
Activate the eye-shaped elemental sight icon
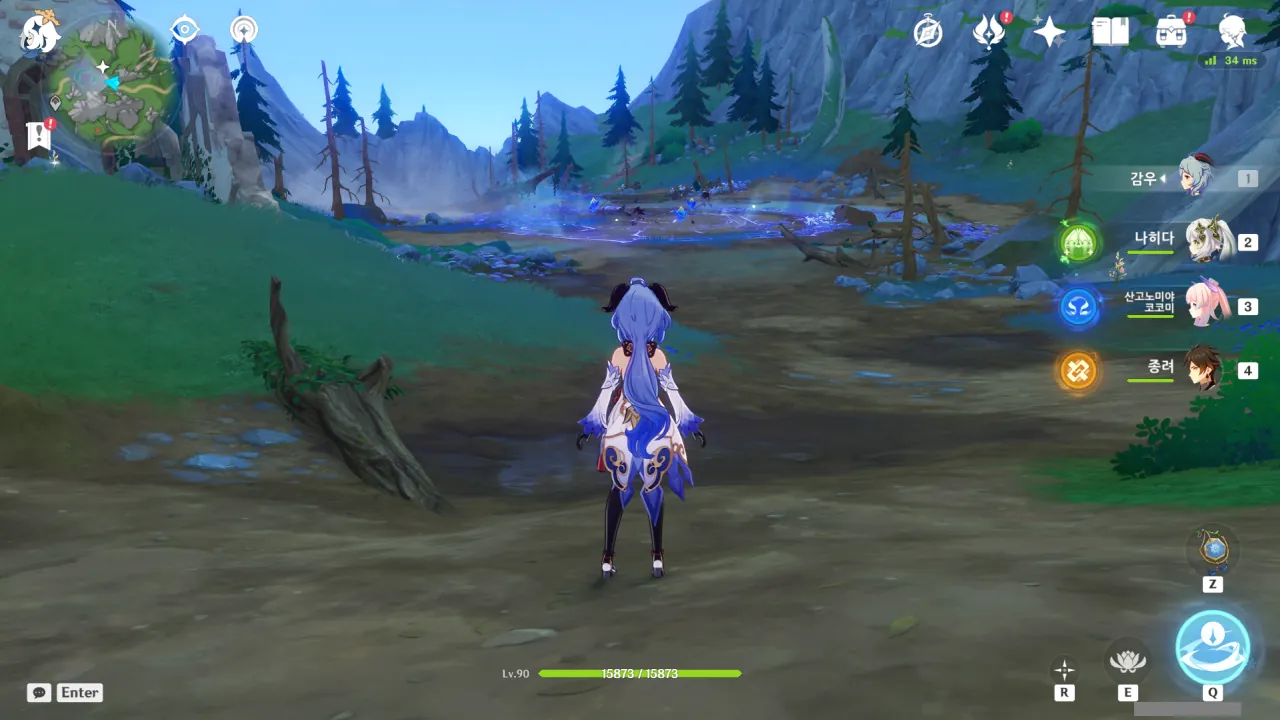(185, 30)
